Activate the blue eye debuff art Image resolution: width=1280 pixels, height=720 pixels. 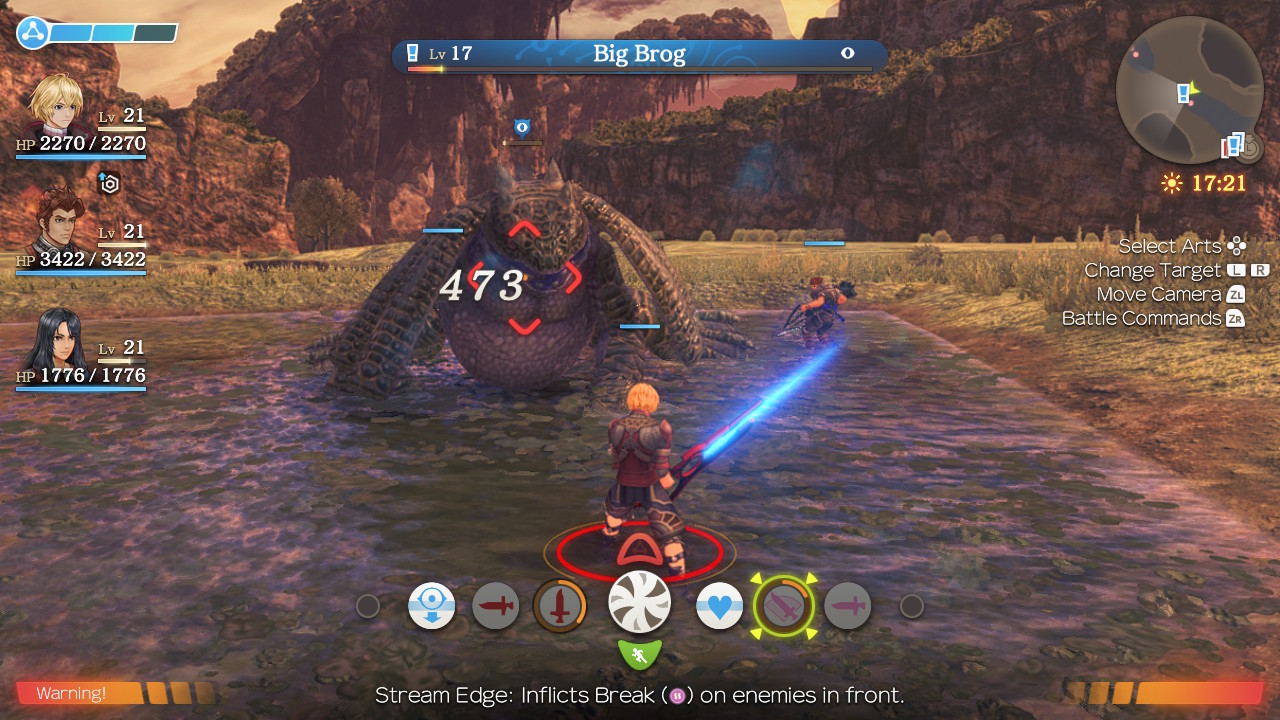[x=432, y=606]
